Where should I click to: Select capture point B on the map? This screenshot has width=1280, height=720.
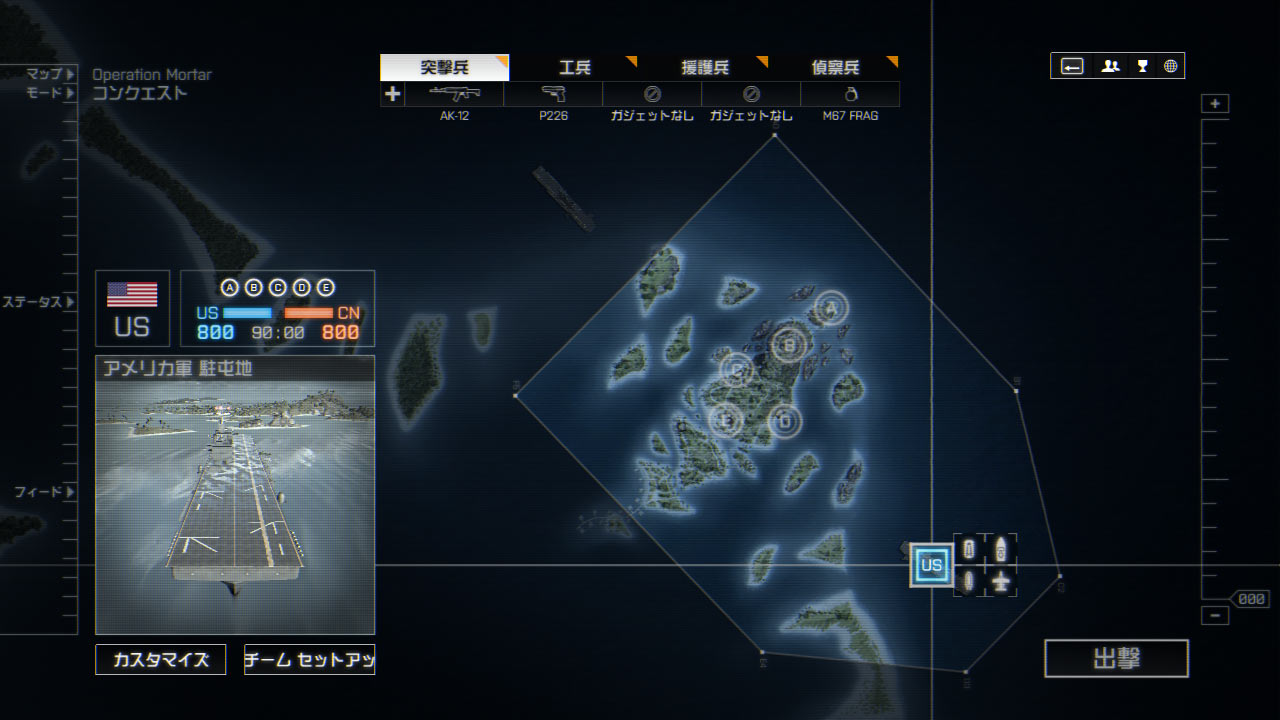coord(789,345)
